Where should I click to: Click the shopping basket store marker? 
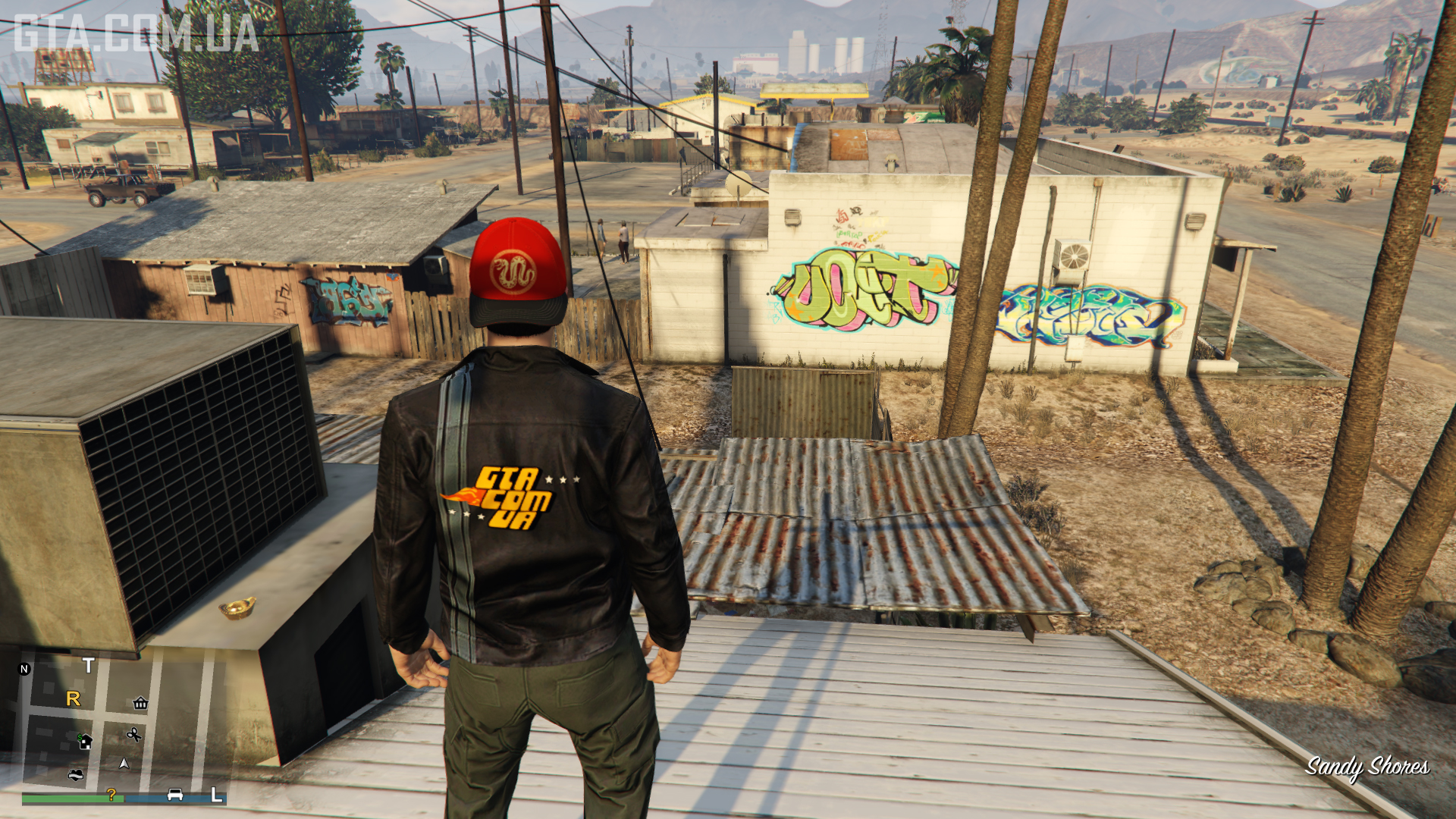point(140,703)
